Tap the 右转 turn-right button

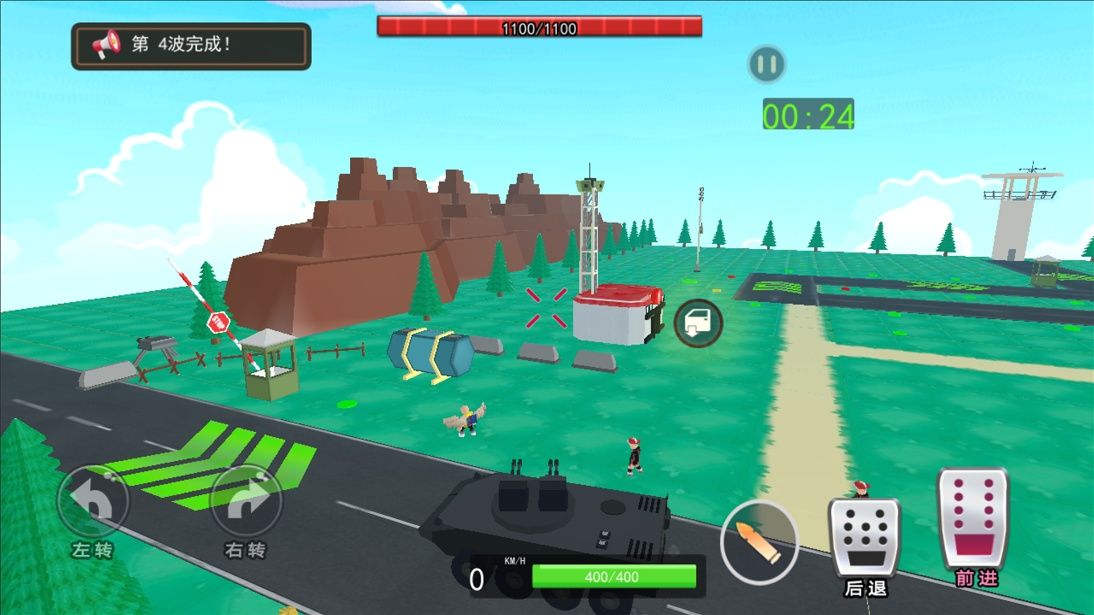(246, 502)
